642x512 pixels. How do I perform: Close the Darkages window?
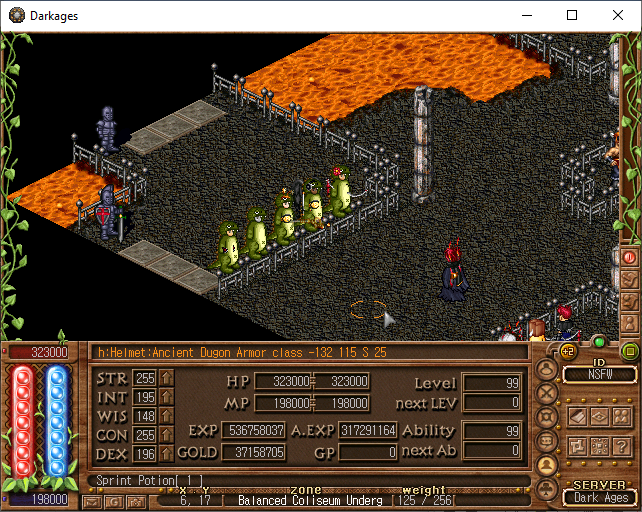point(618,16)
